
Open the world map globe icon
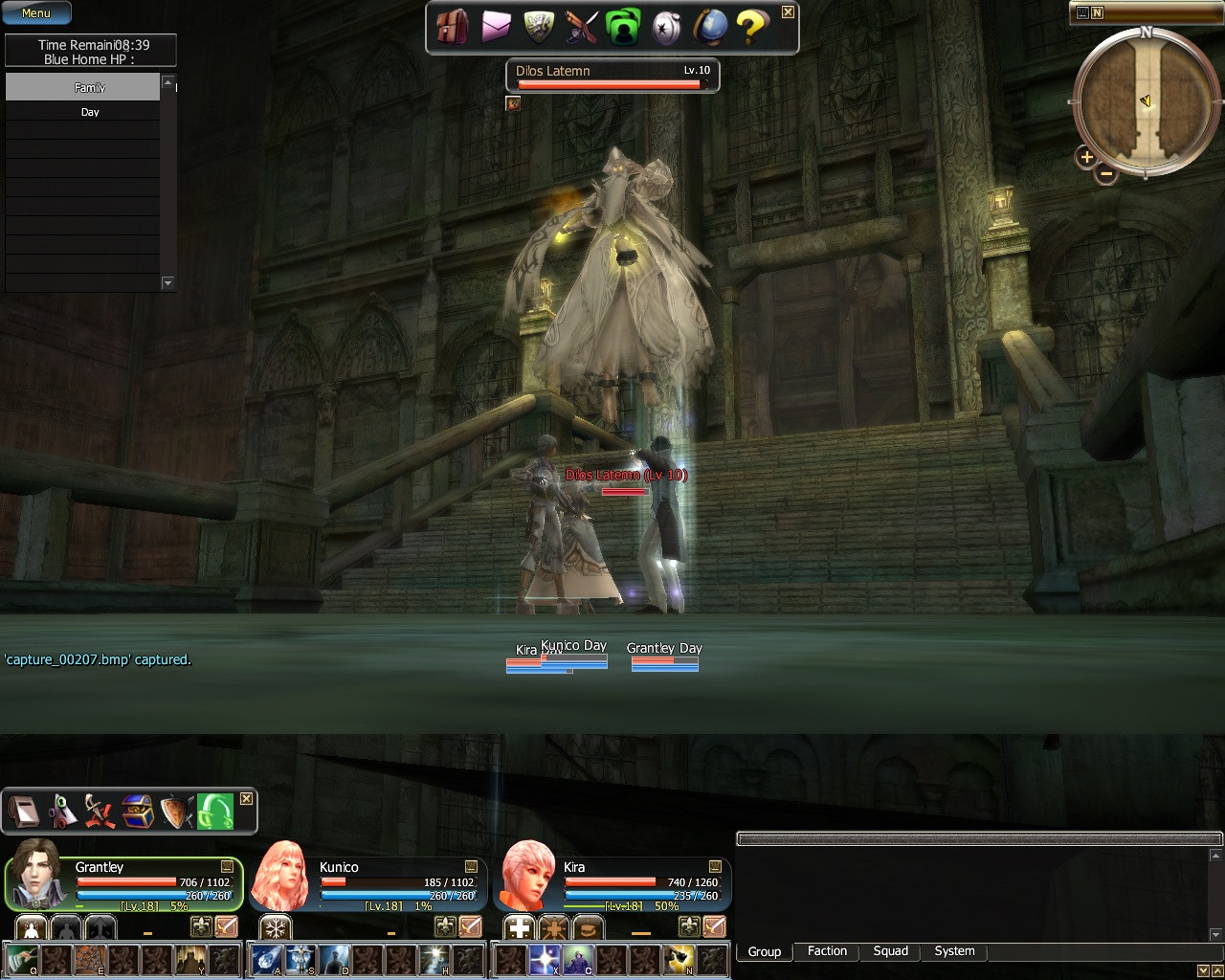click(x=708, y=27)
